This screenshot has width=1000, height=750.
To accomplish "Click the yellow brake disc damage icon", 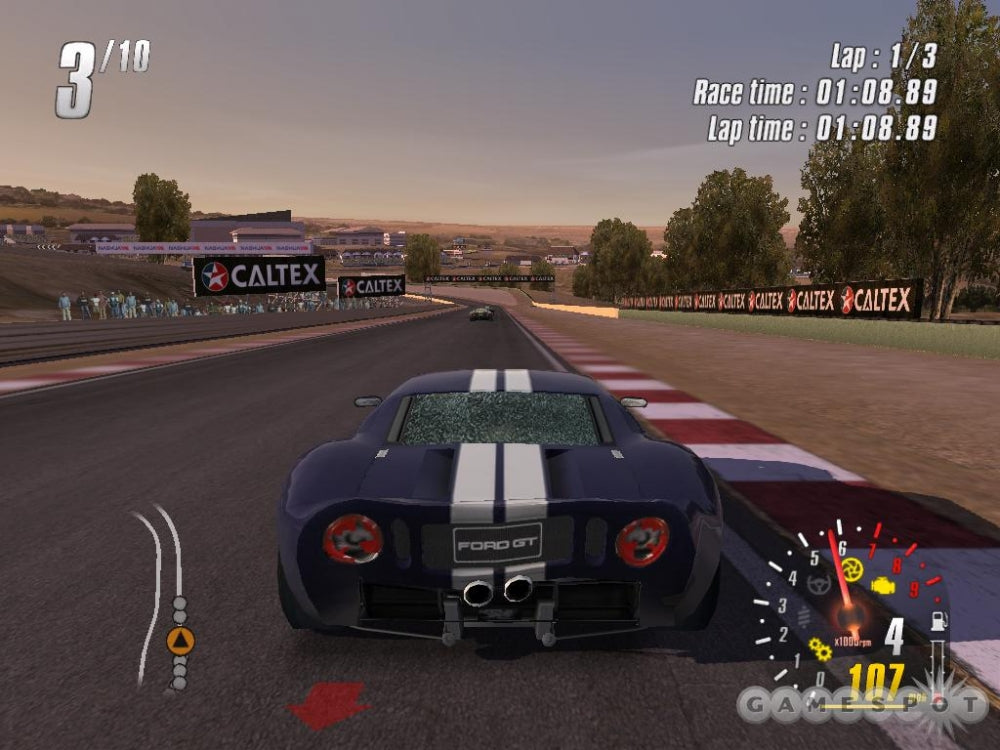I will point(851,569).
